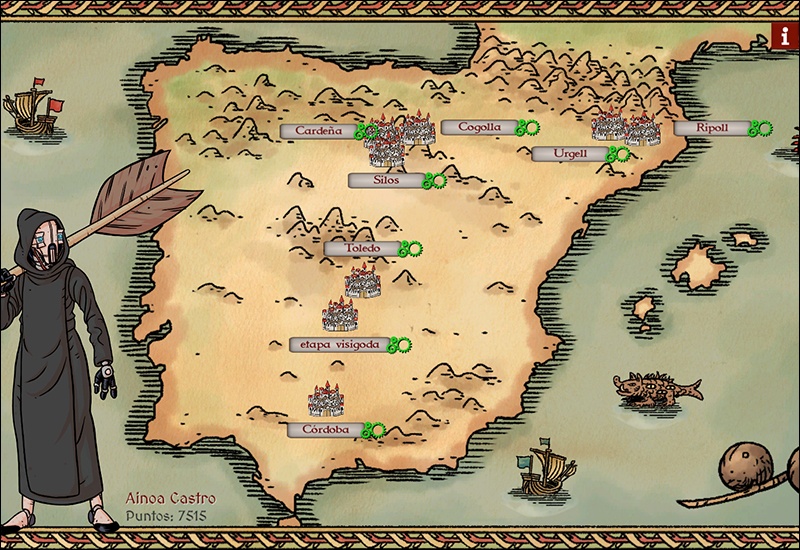Screen dimensions: 800x550
Task: Enter the Toledo location
Action: click(361, 248)
